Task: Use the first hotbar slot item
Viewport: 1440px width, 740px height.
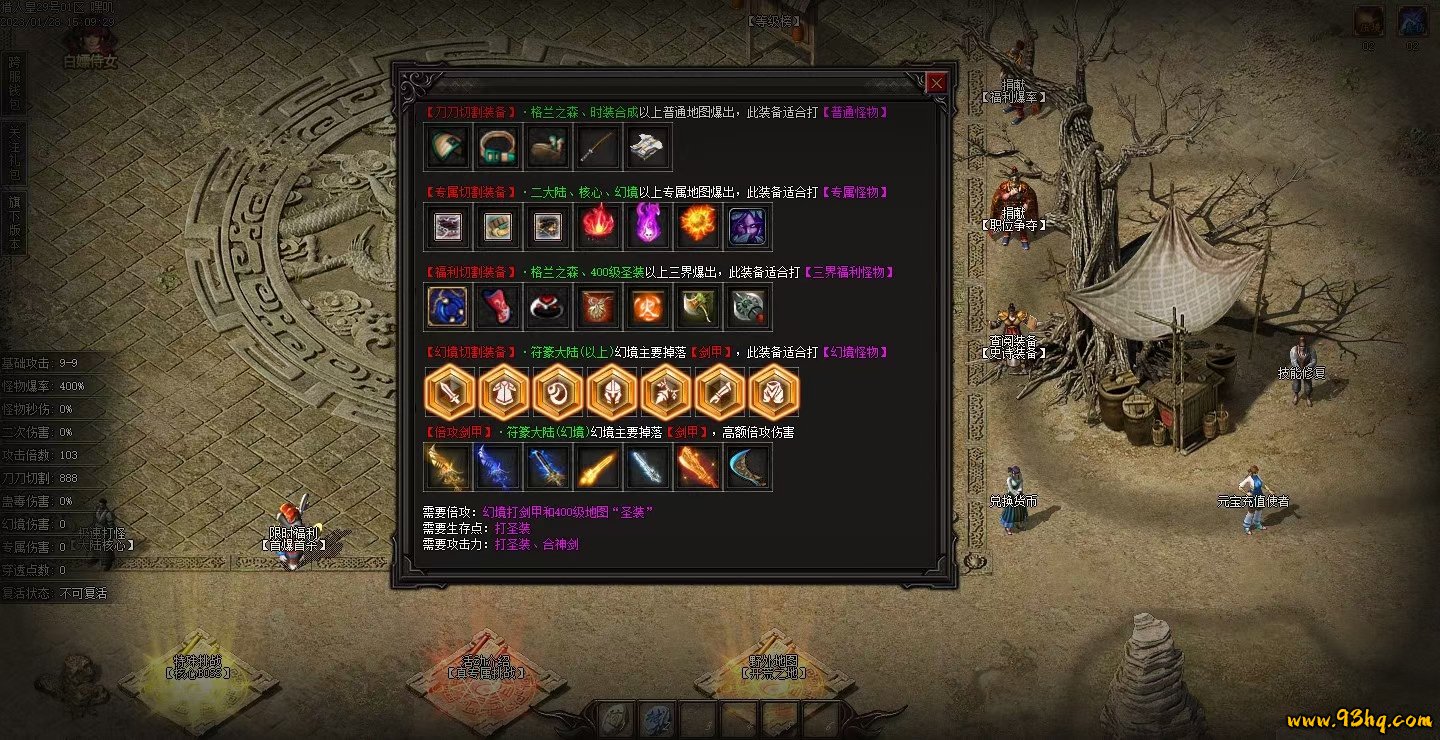Action: tap(616, 718)
